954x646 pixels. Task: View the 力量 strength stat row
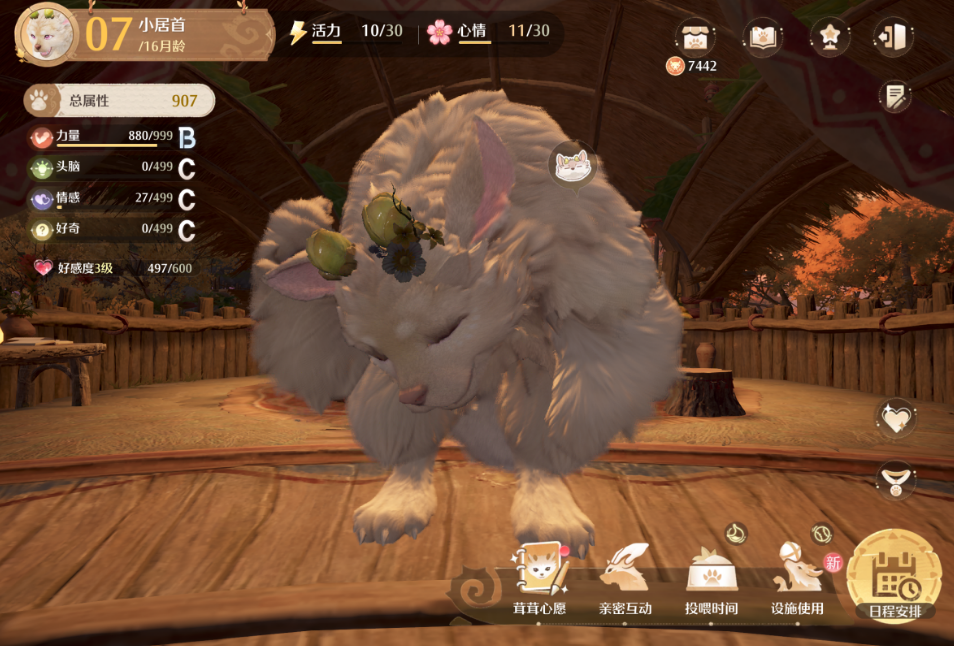pos(112,137)
